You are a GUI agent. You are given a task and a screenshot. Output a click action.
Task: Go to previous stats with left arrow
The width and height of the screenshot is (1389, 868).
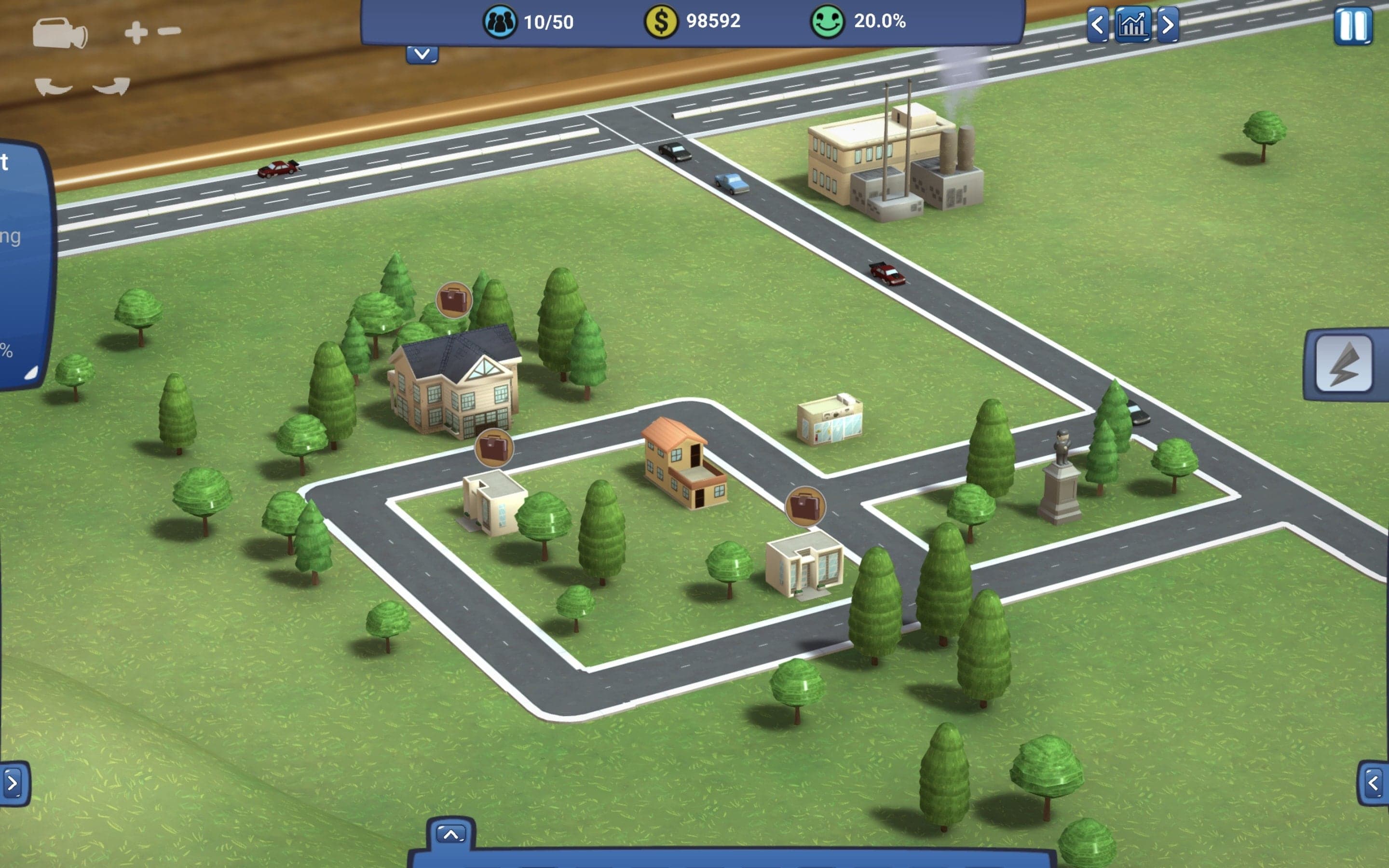pos(1097,25)
